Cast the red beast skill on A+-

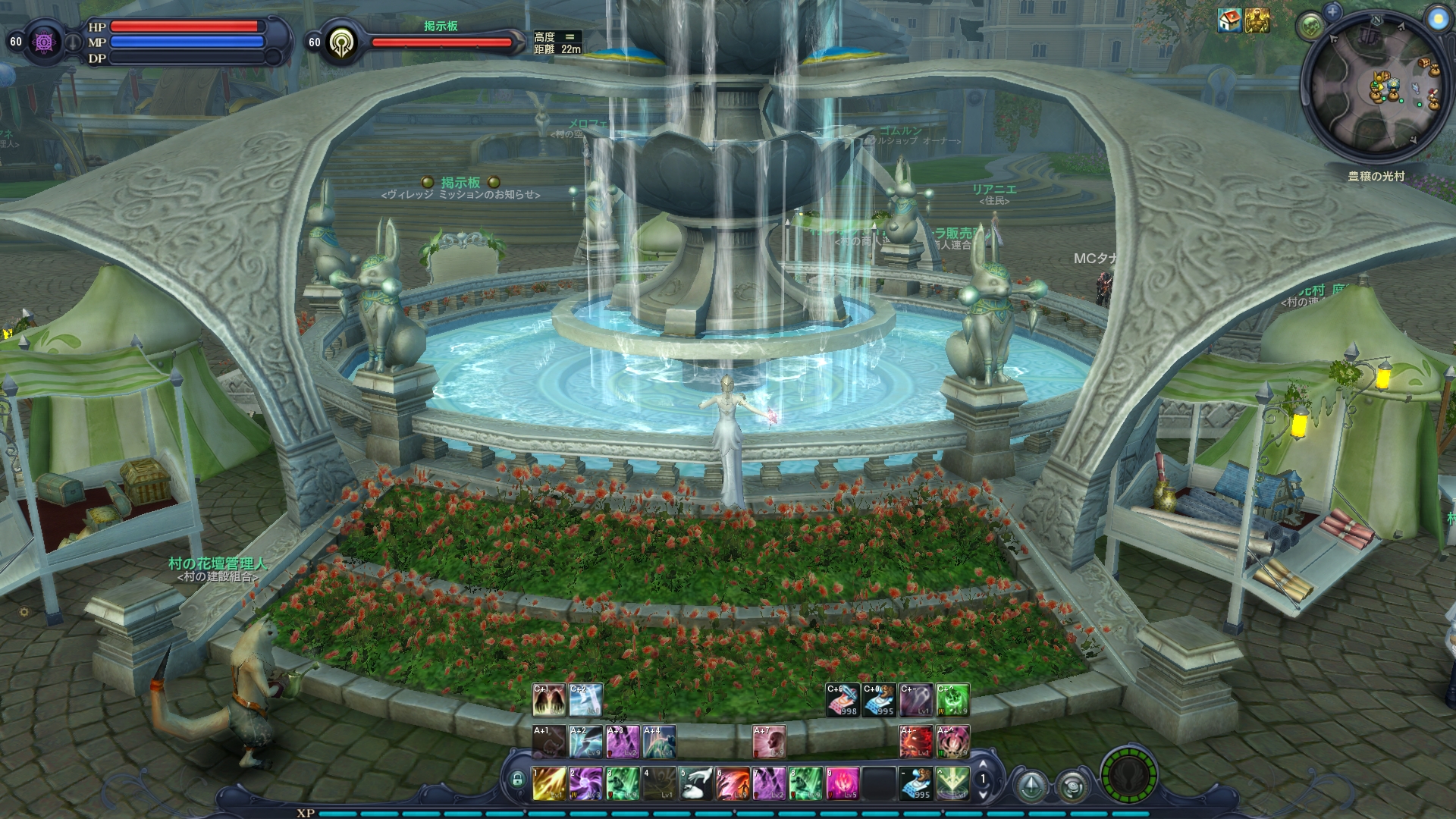[x=915, y=742]
